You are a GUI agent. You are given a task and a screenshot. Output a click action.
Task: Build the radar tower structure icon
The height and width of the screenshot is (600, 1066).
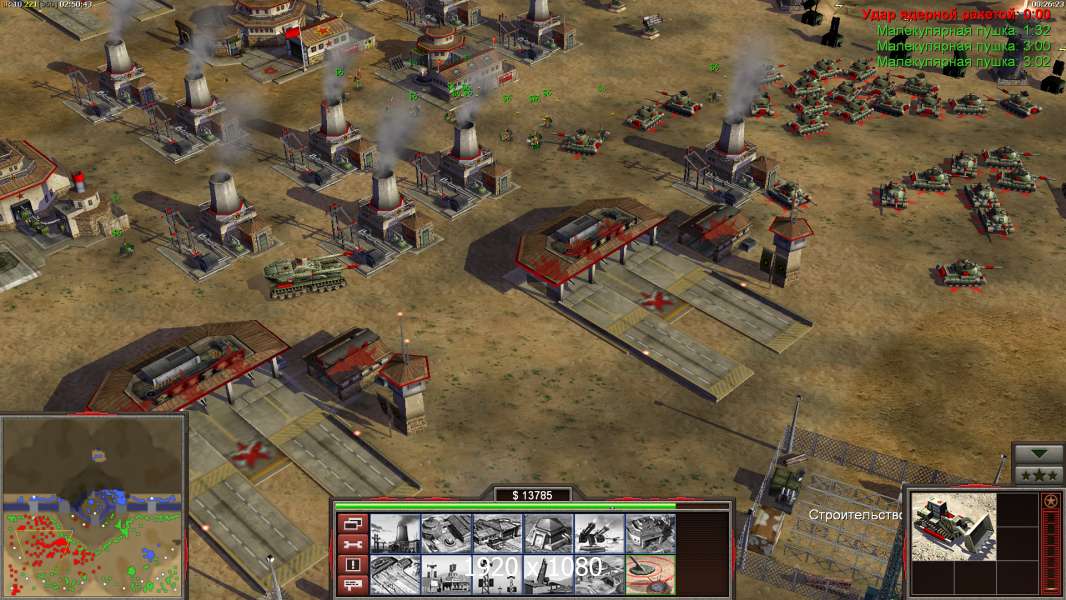click(497, 575)
